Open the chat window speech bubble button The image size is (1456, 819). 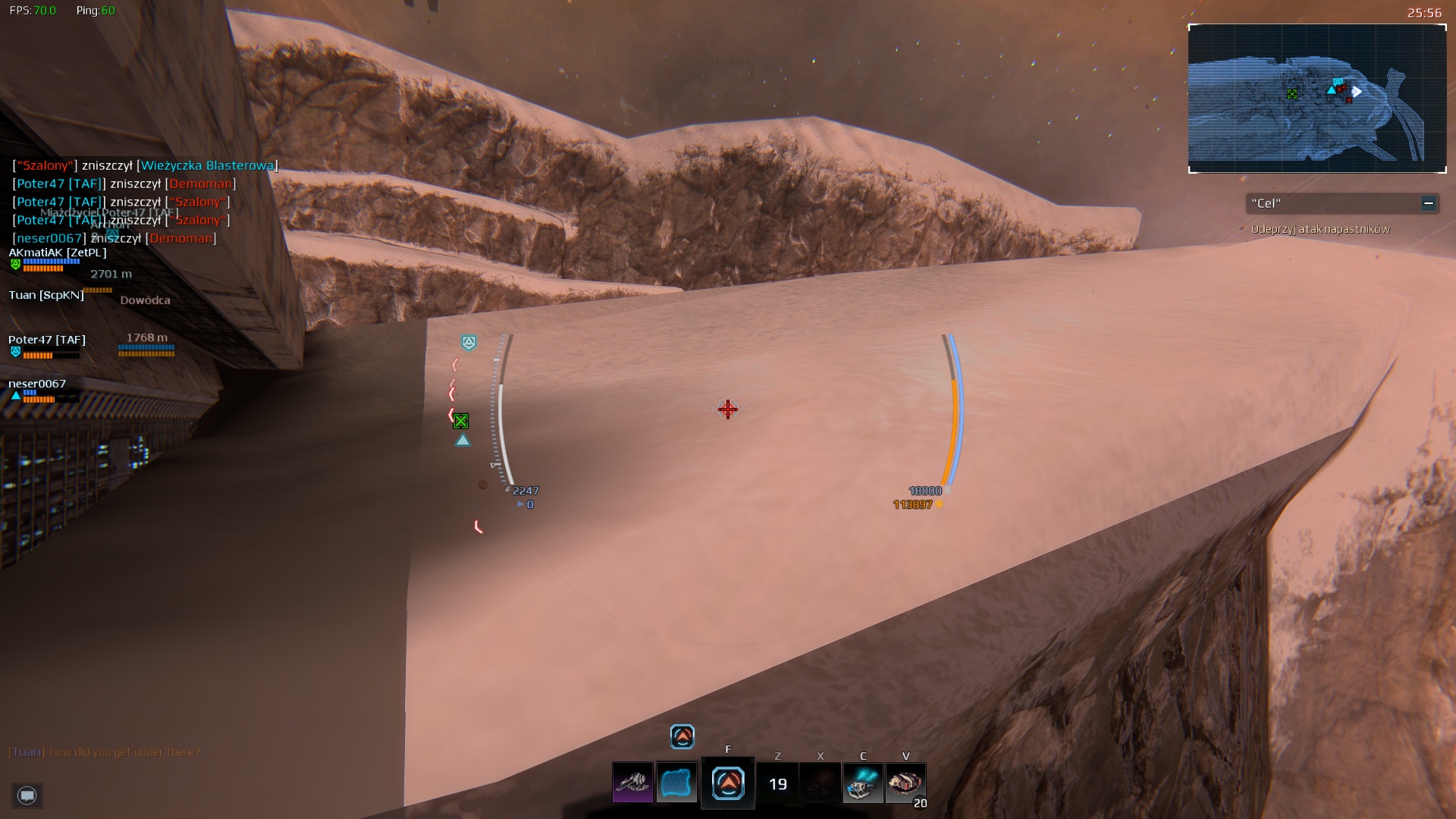pos(27,795)
